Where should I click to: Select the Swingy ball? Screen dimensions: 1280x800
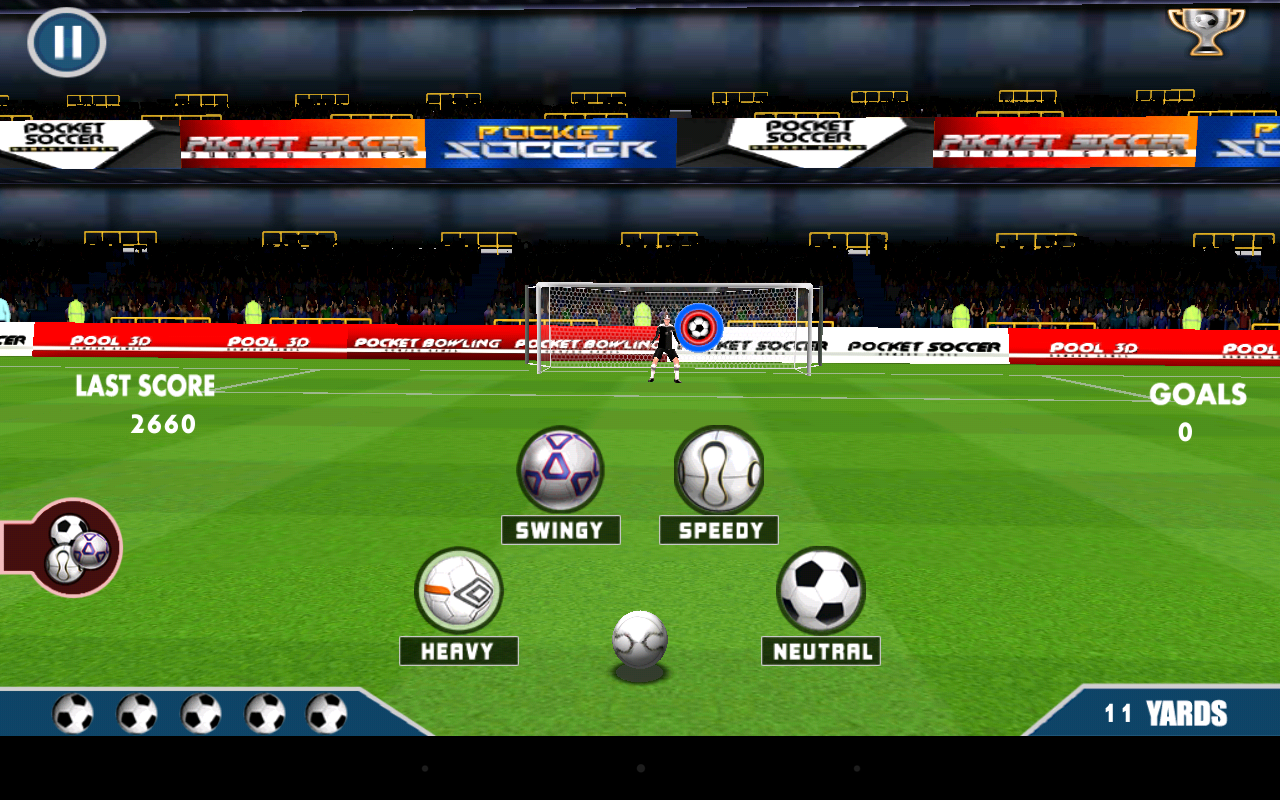(560, 468)
